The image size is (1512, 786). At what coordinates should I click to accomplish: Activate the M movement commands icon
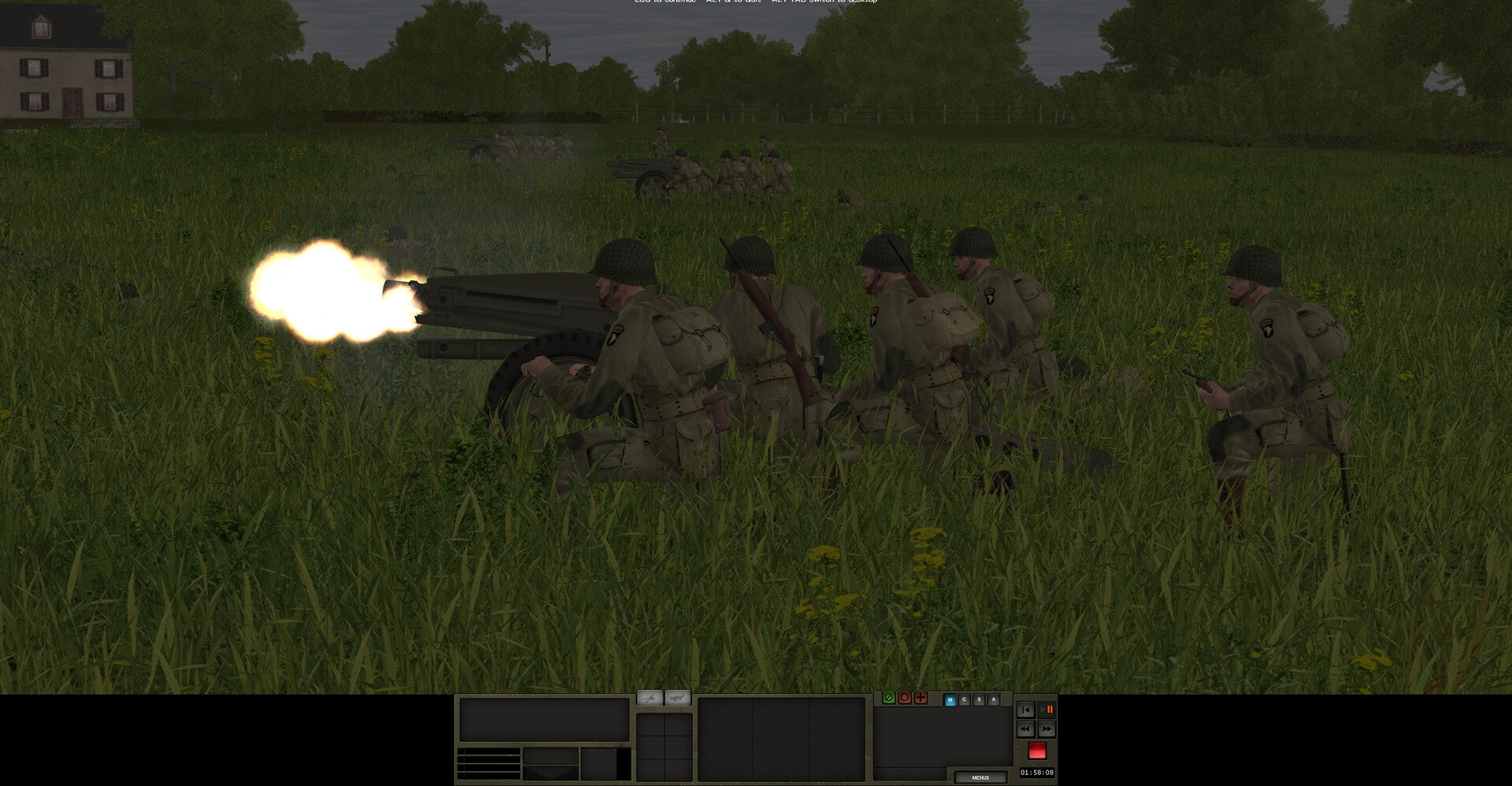pyautogui.click(x=950, y=699)
